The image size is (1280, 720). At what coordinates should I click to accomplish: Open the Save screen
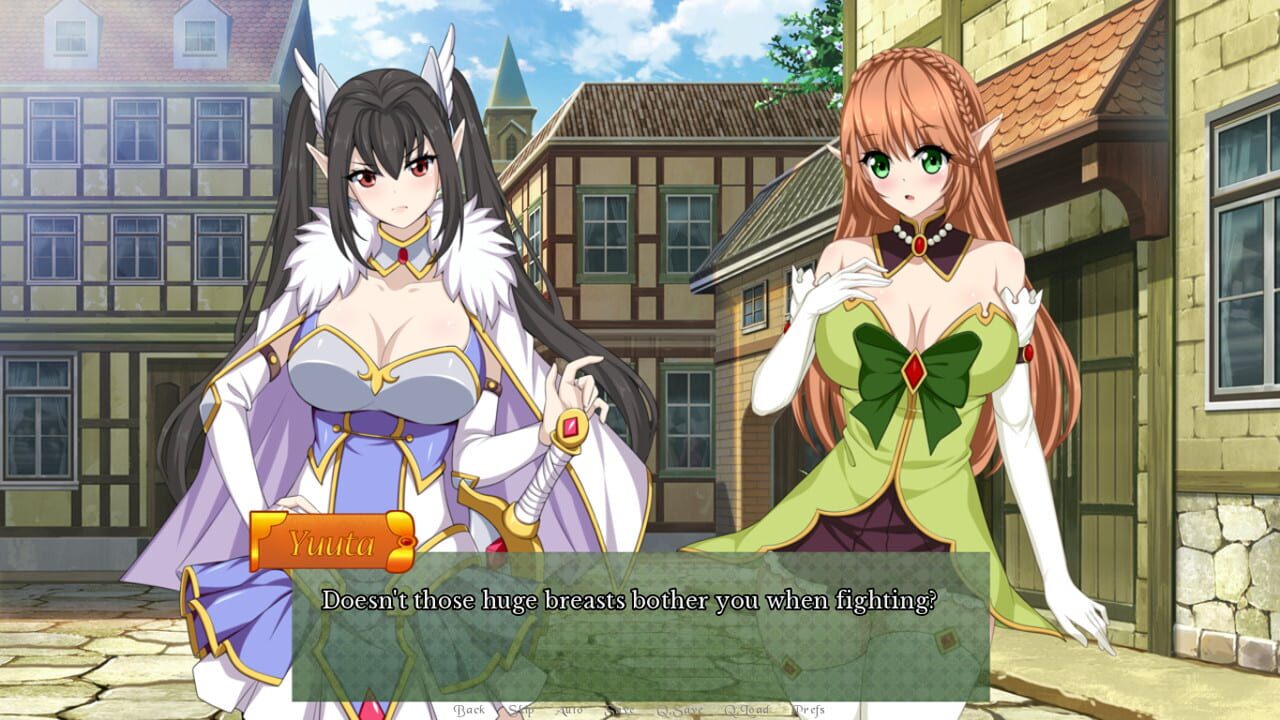pyautogui.click(x=621, y=710)
